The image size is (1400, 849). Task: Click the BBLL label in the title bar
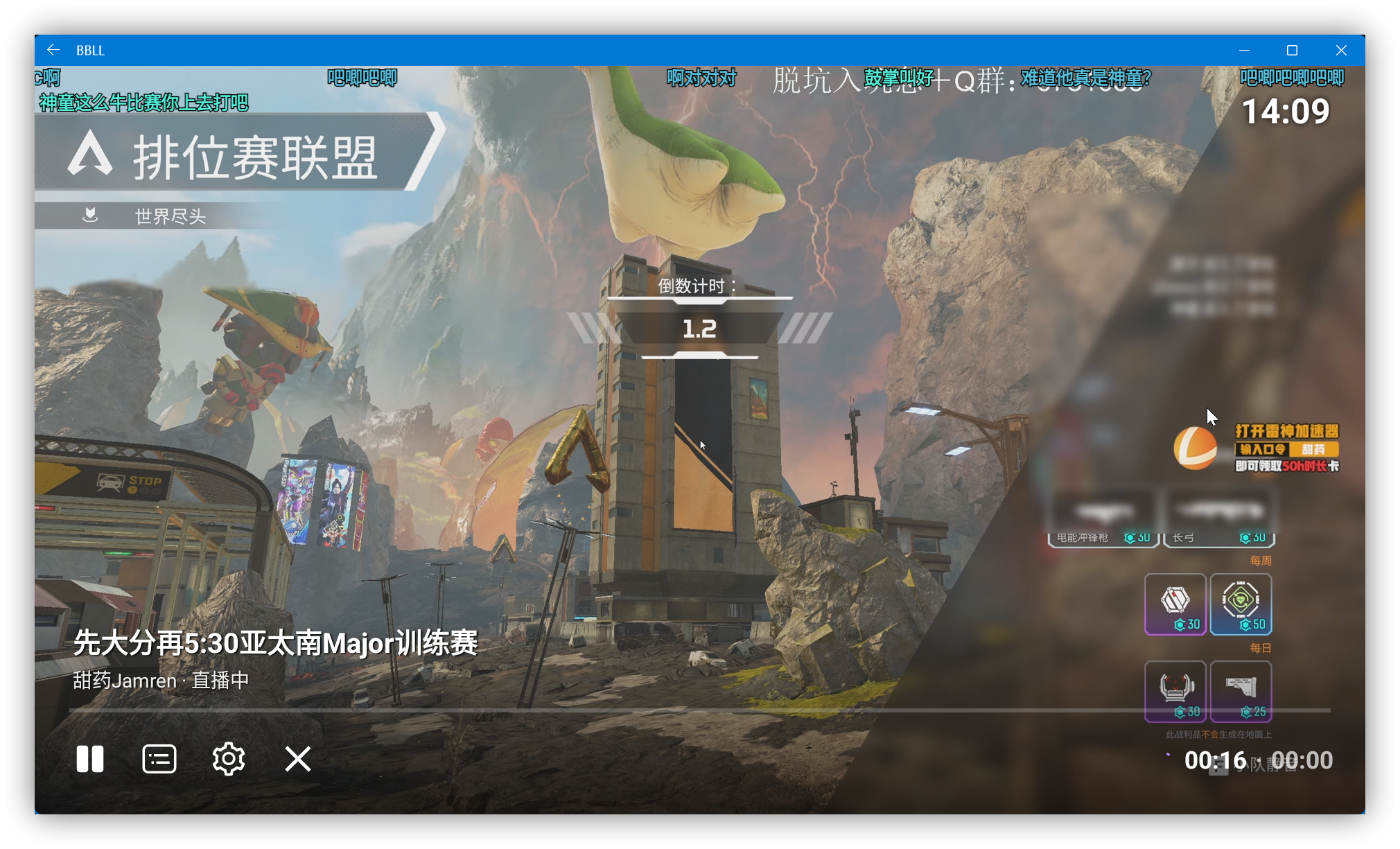[x=91, y=50]
